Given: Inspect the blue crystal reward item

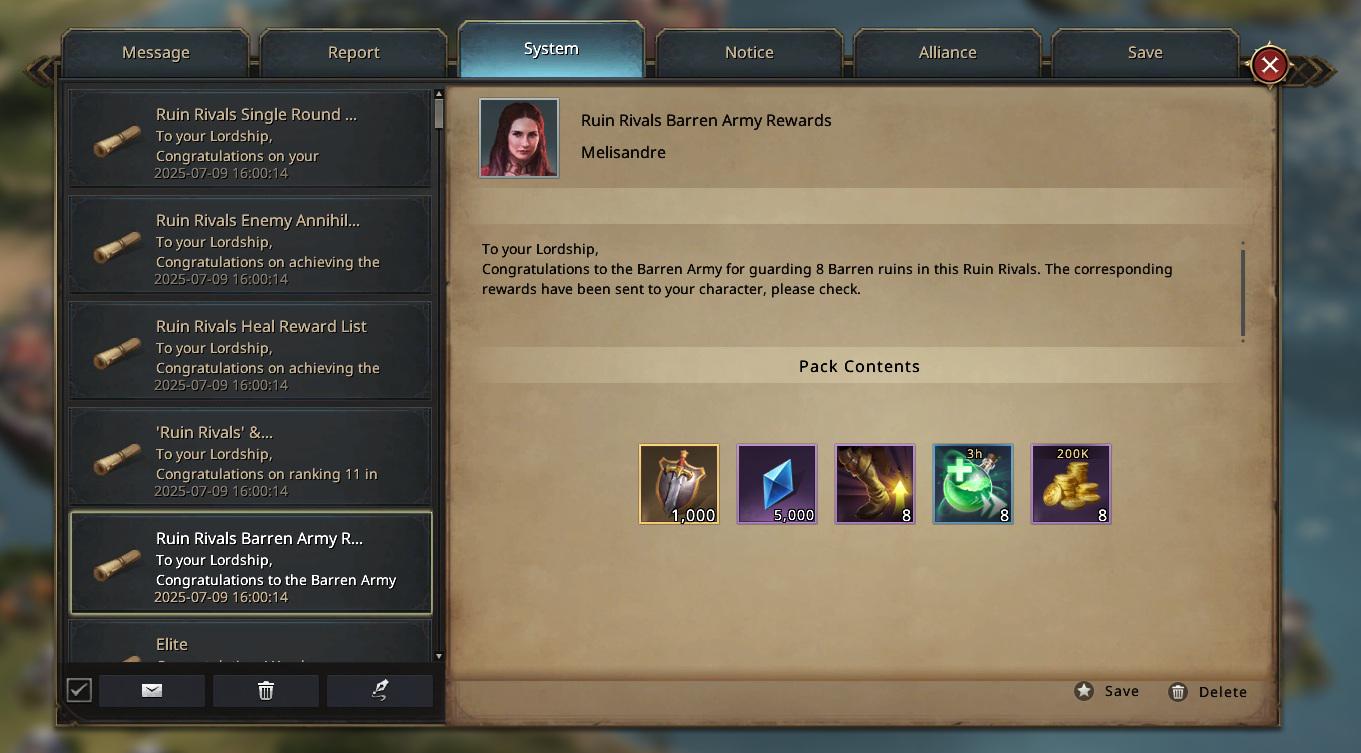Looking at the screenshot, I should [x=777, y=484].
